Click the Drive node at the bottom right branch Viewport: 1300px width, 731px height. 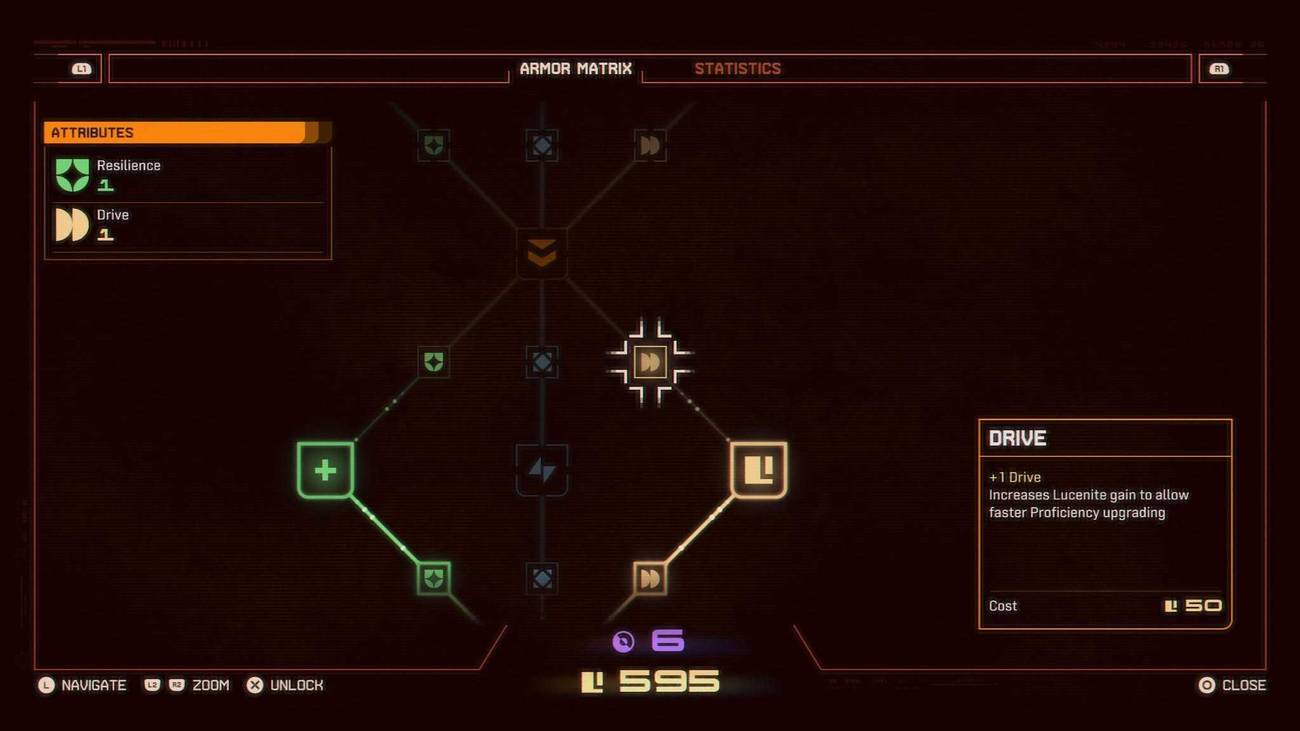(650, 577)
